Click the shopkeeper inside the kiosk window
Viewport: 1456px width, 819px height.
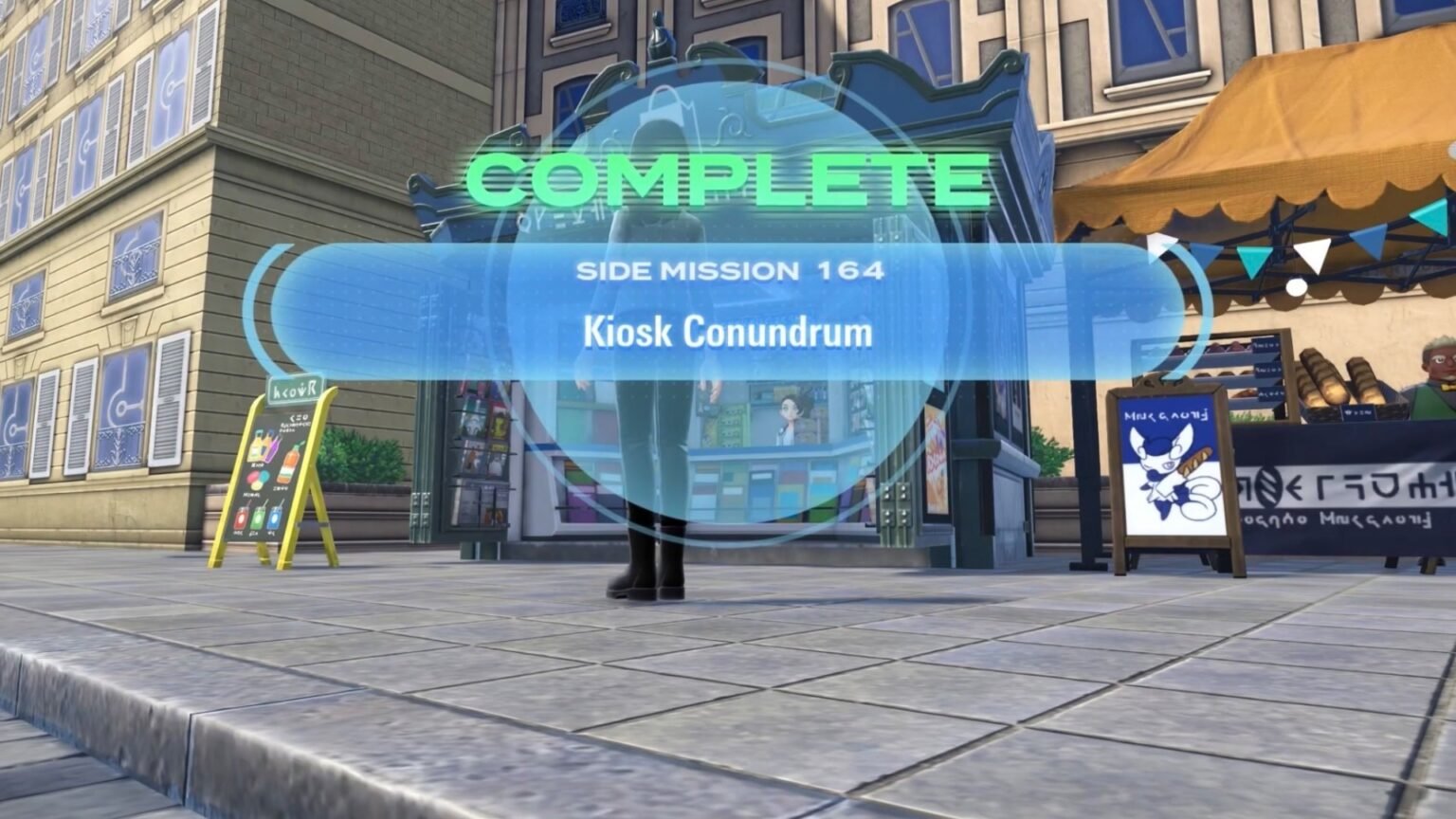pos(790,421)
